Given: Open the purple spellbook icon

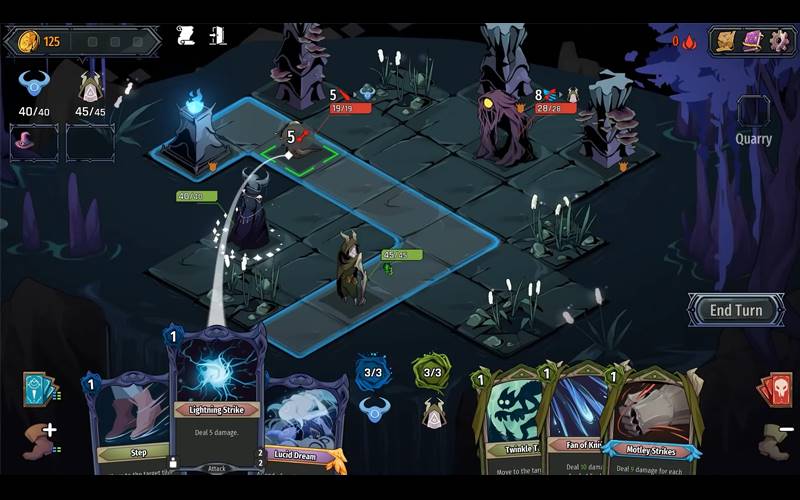Looking at the screenshot, I should [x=752, y=41].
